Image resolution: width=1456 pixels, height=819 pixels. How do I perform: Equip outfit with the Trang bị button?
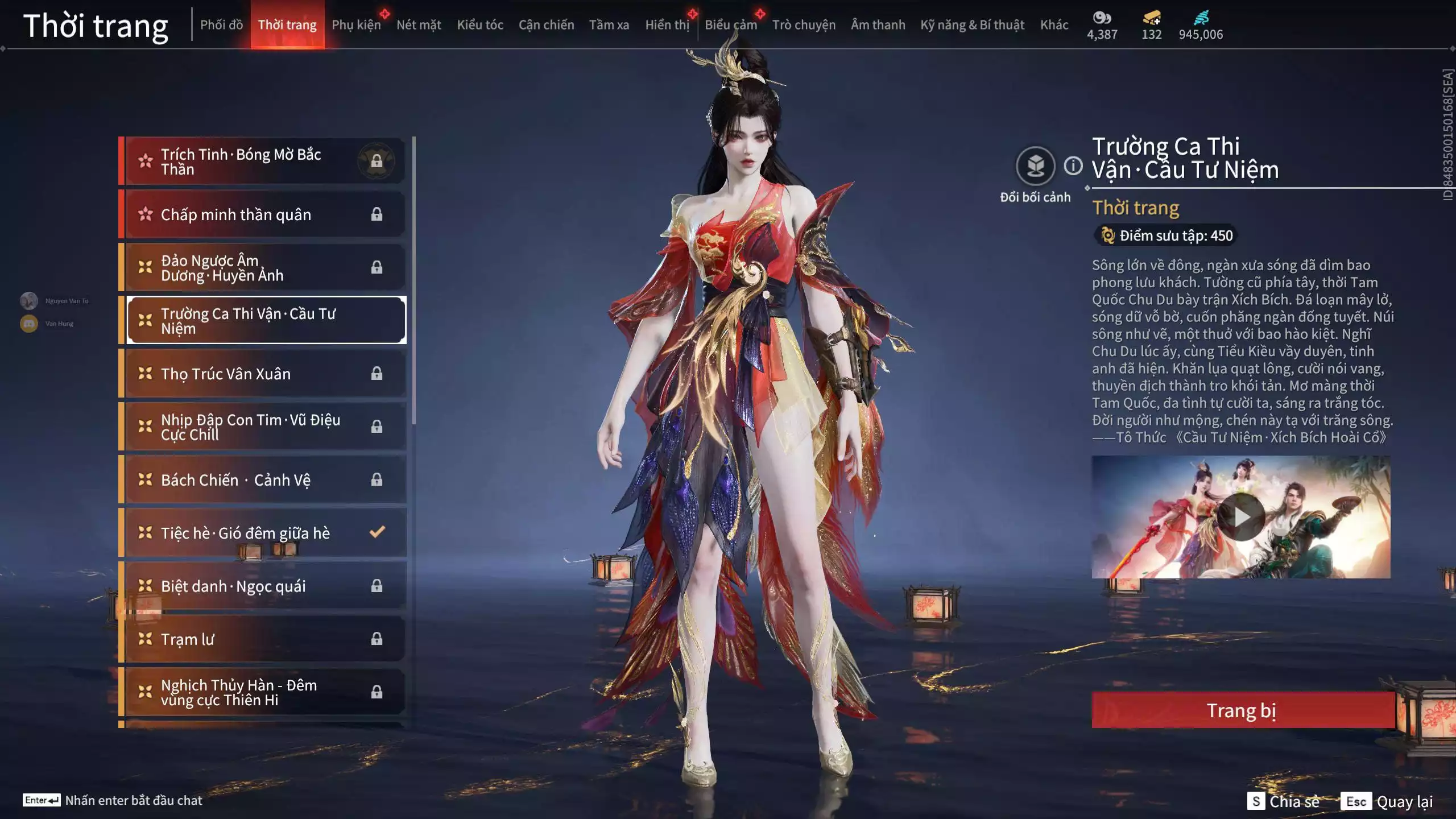[x=1242, y=710]
